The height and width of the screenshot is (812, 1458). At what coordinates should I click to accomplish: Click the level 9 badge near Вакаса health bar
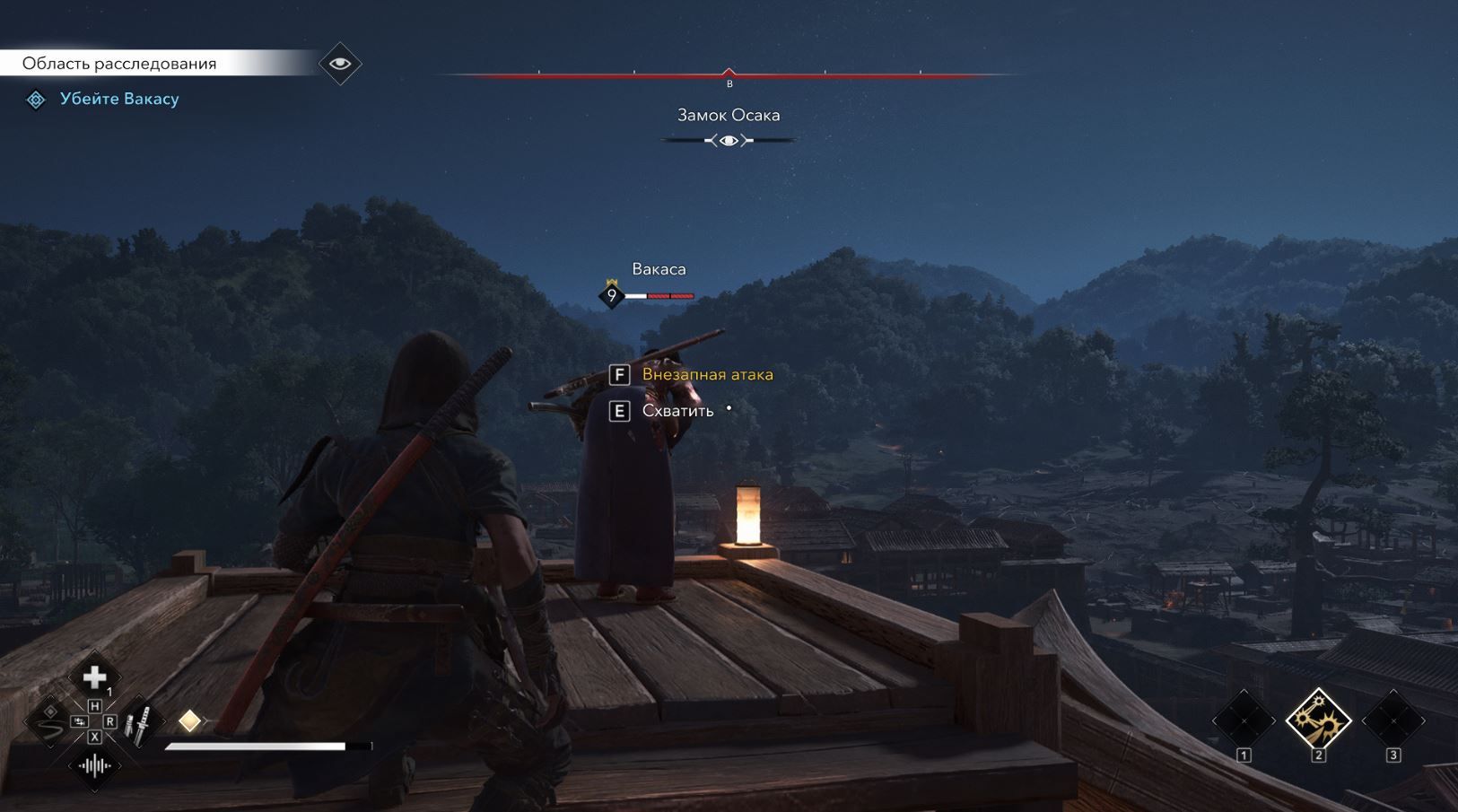612,293
